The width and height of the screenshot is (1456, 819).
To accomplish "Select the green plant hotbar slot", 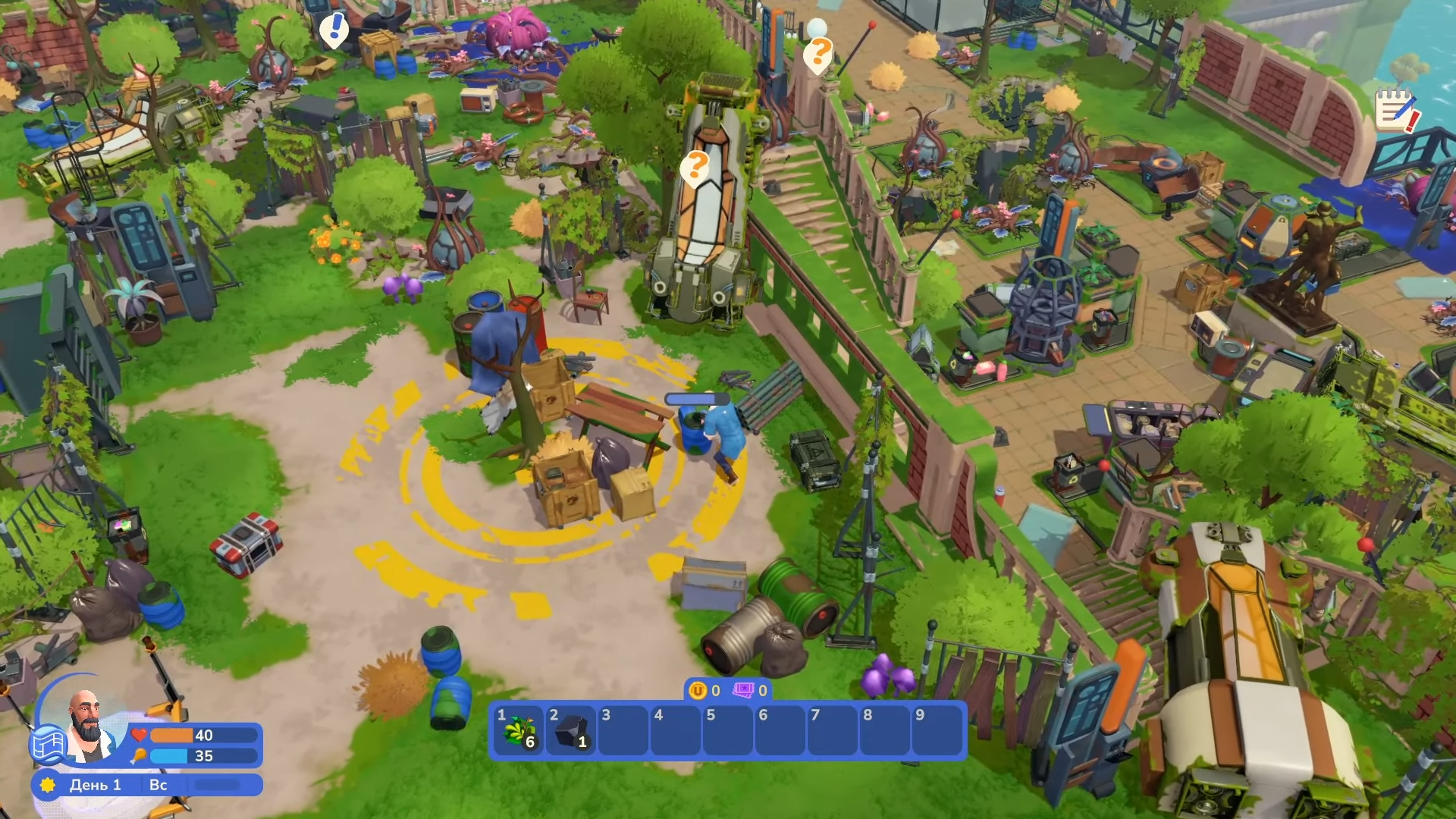I will [519, 731].
